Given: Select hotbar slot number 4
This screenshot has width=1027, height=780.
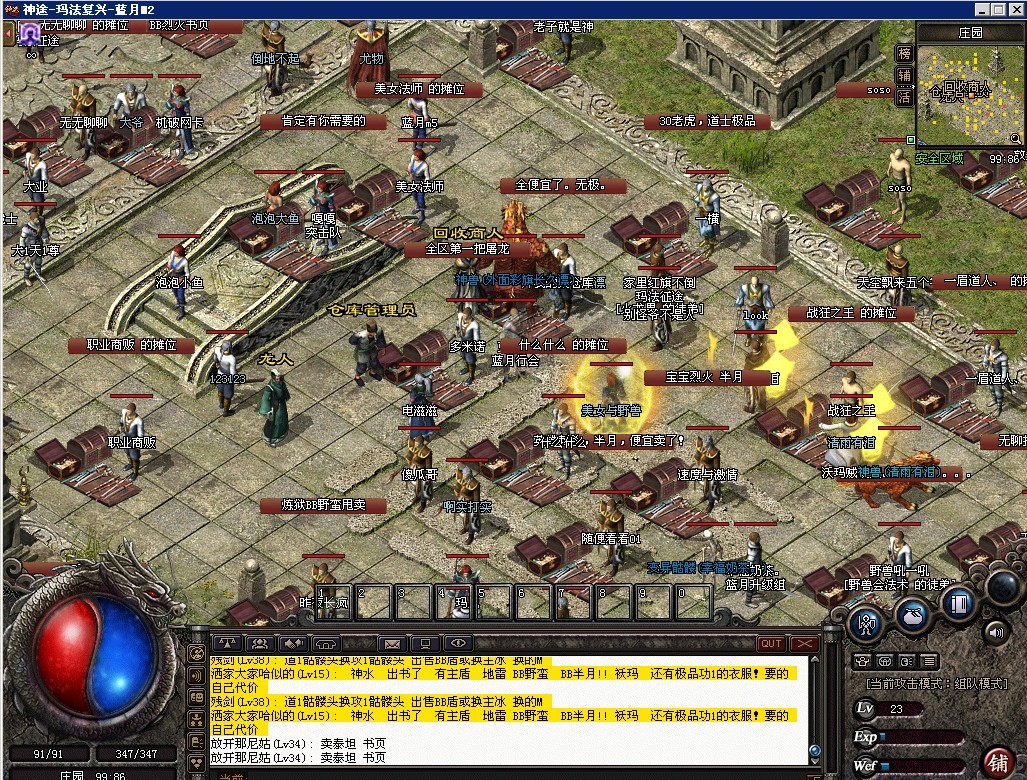Looking at the screenshot, I should pyautogui.click(x=455, y=602).
